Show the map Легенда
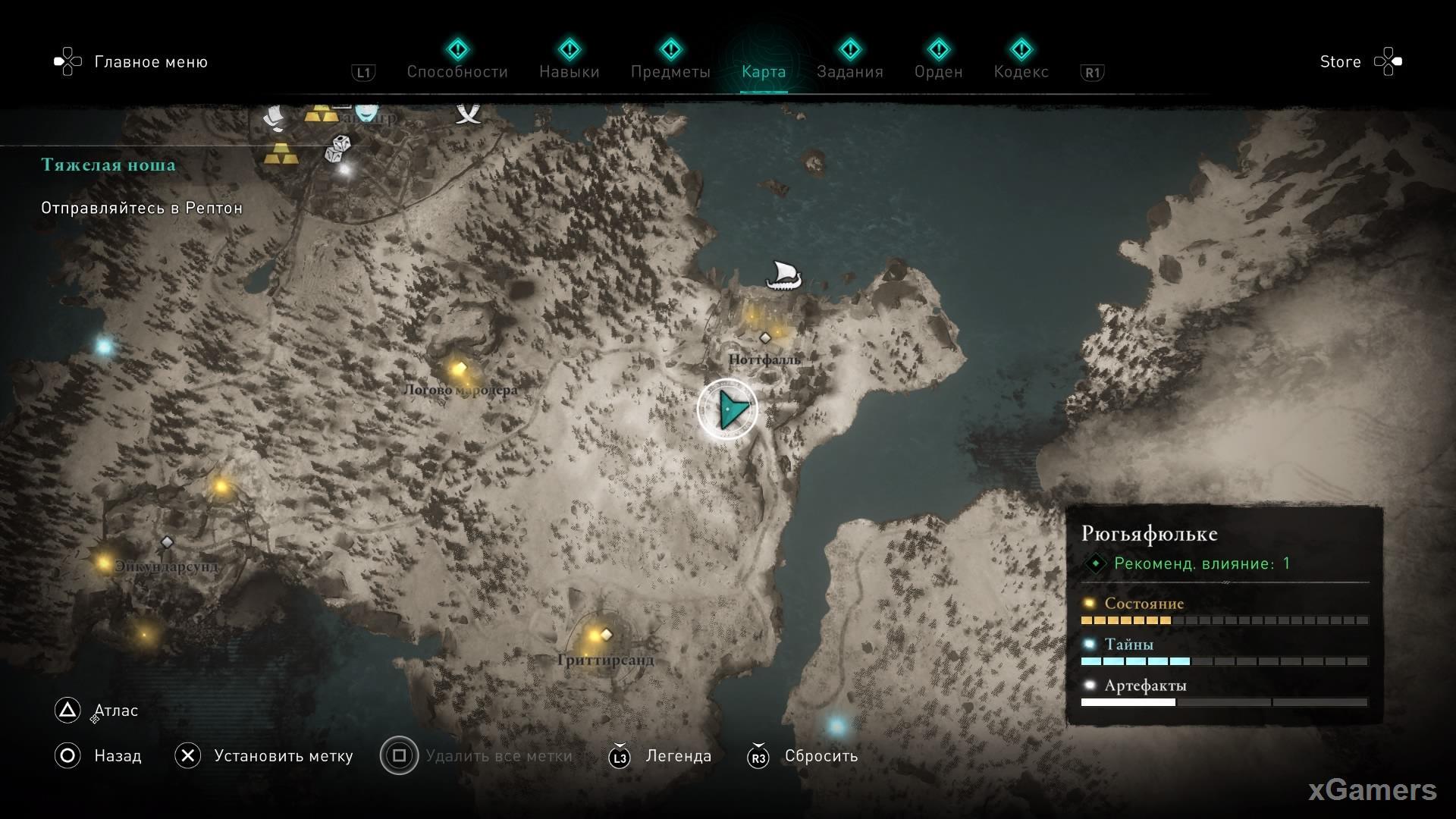 click(678, 756)
